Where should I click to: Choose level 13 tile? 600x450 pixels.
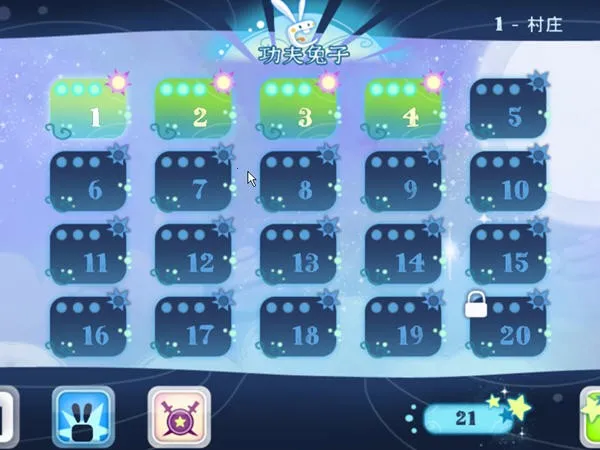click(299, 256)
